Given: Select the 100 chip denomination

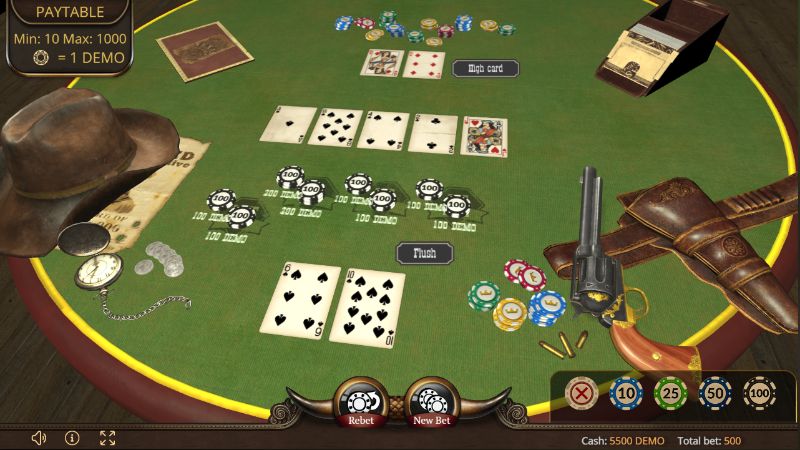Looking at the screenshot, I should click(758, 393).
